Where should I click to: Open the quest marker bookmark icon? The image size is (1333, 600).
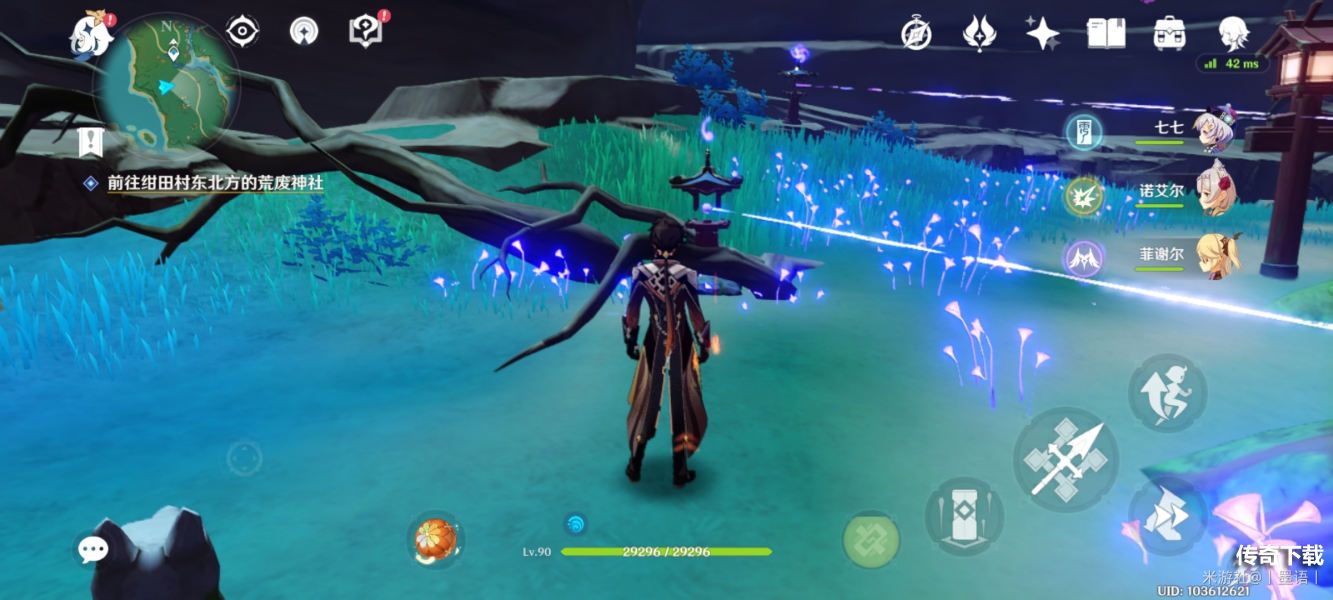(x=93, y=142)
